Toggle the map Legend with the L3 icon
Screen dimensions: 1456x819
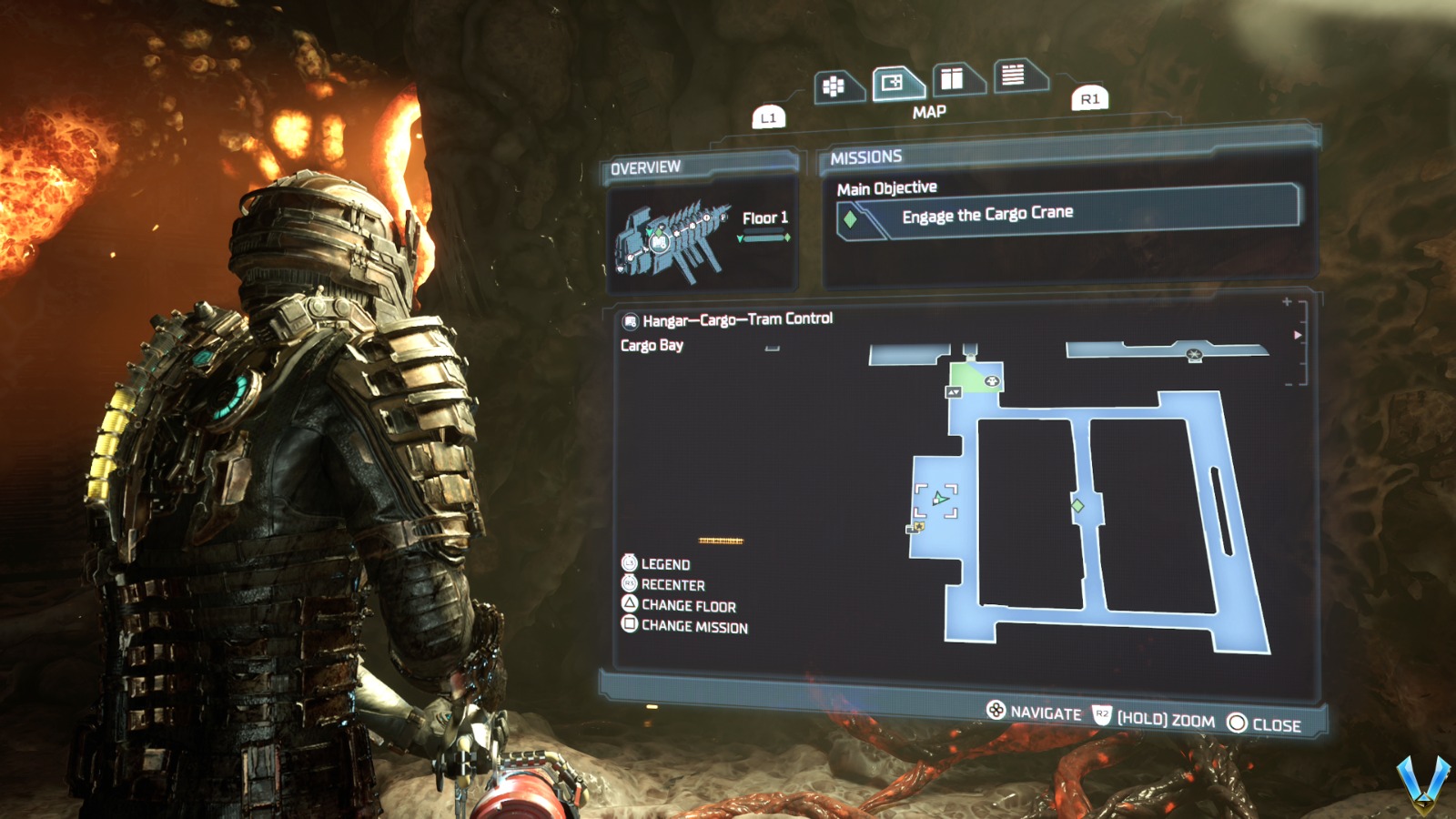630,564
